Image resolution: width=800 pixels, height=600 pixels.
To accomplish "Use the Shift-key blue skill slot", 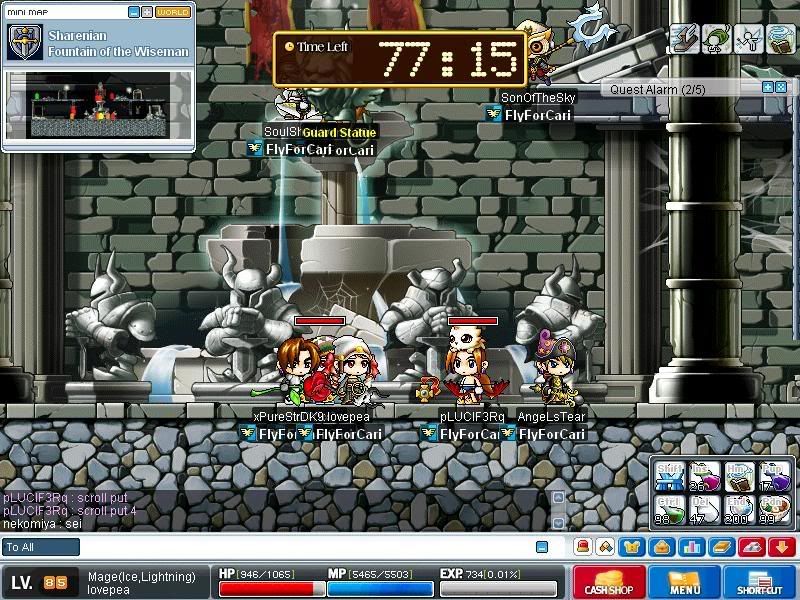I will tap(670, 474).
